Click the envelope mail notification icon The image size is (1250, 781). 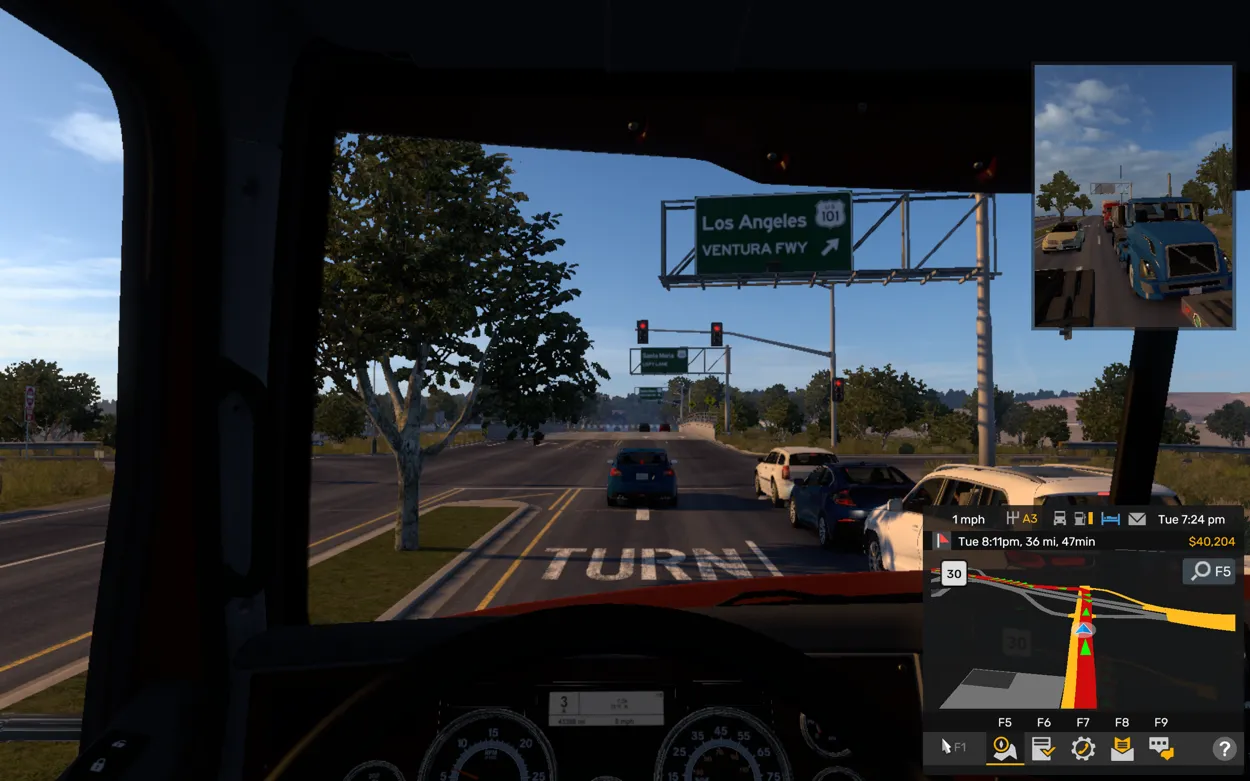[x=1137, y=519]
